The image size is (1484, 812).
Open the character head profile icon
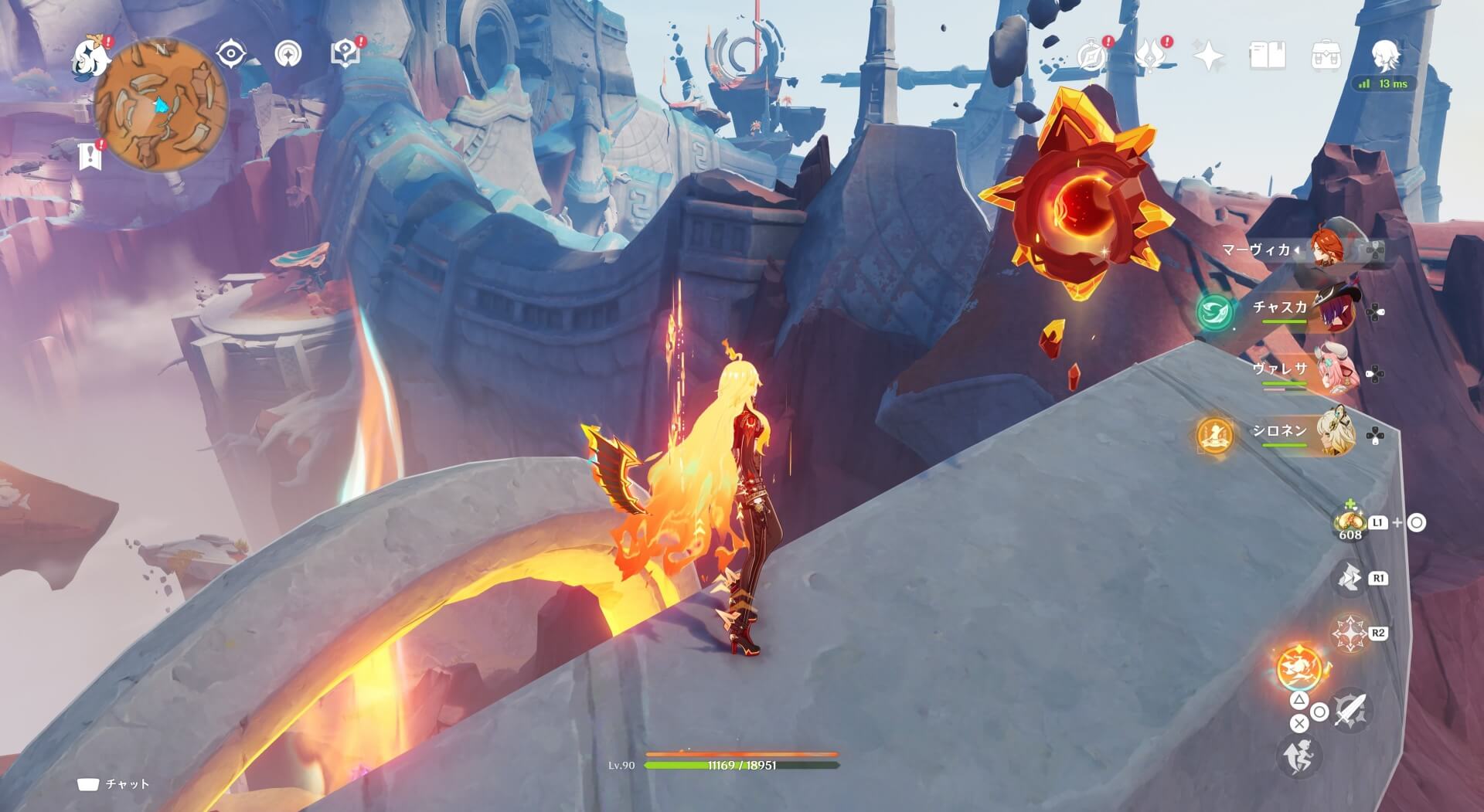[1385, 56]
